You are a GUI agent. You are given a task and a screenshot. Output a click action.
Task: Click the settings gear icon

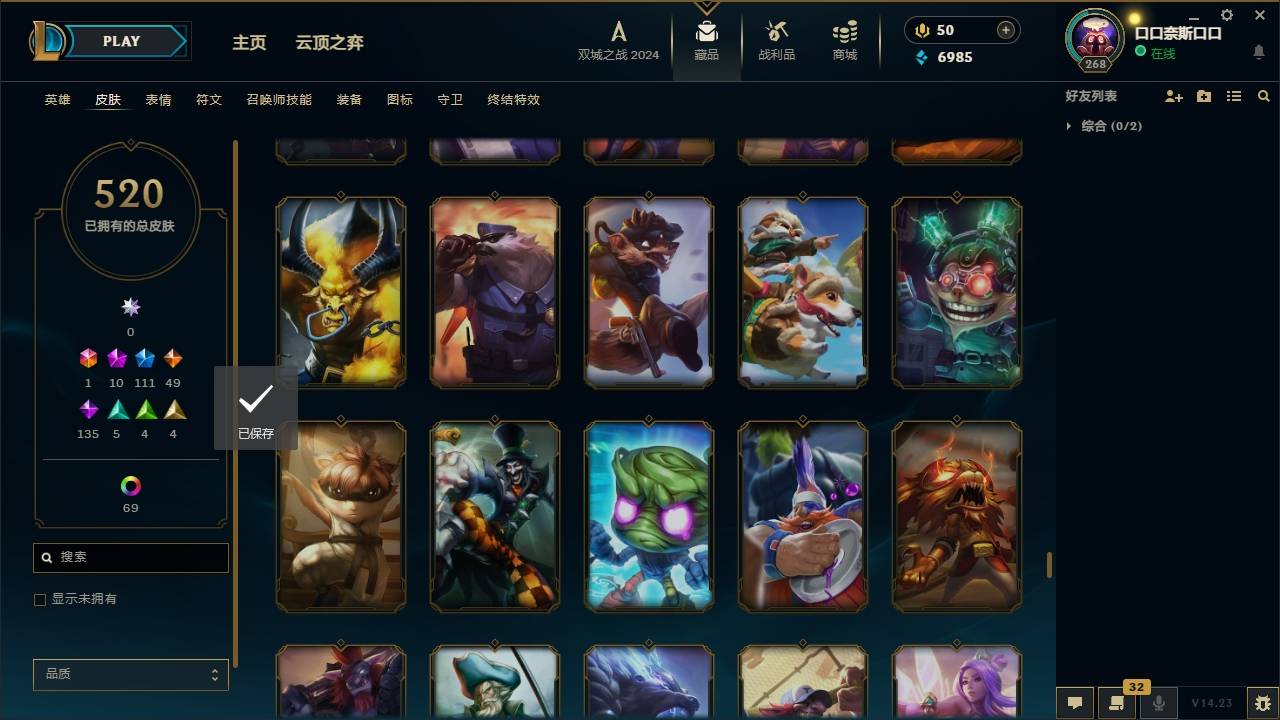(1226, 14)
